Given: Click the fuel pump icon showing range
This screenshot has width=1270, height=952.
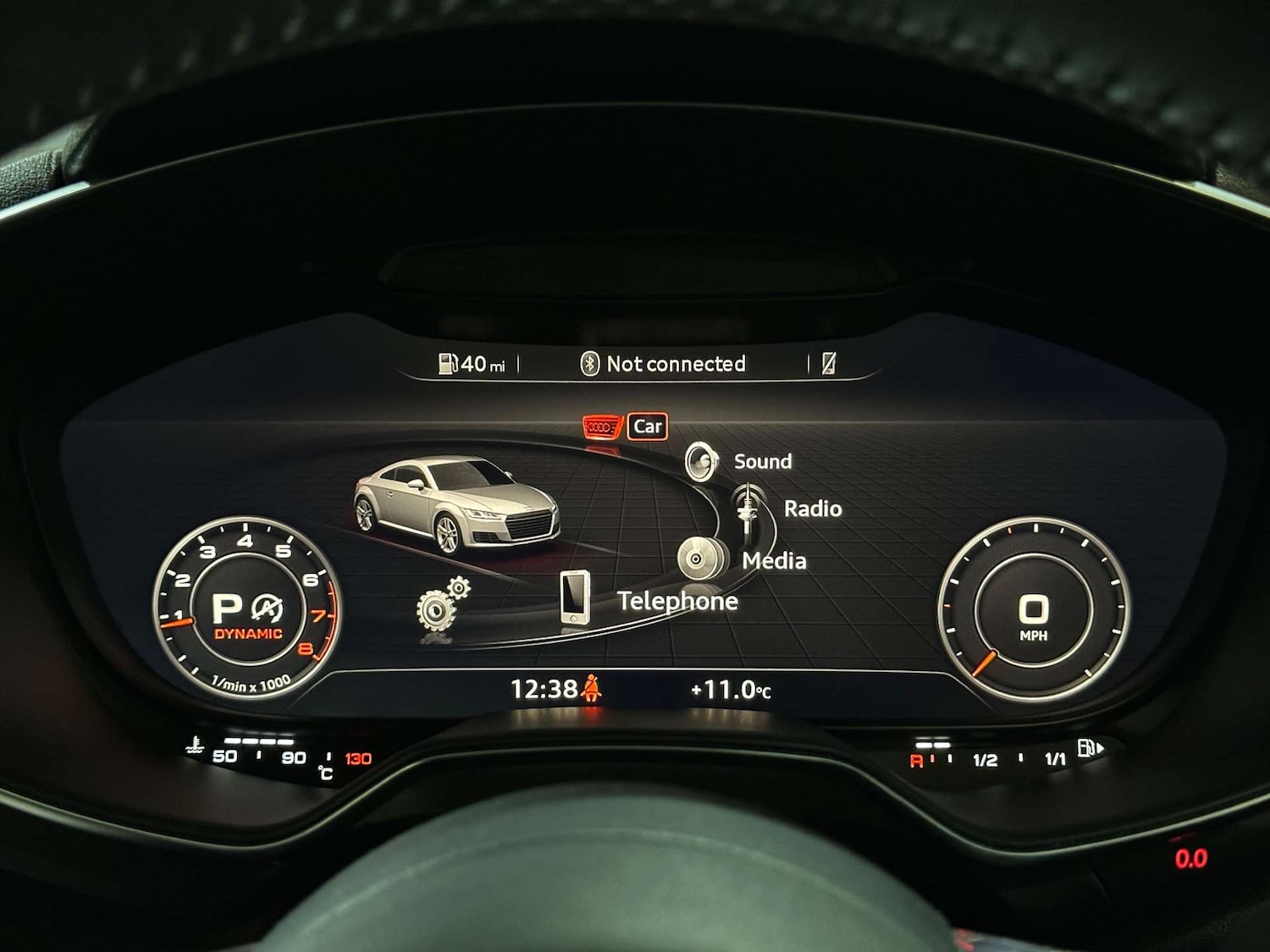Looking at the screenshot, I should [450, 362].
